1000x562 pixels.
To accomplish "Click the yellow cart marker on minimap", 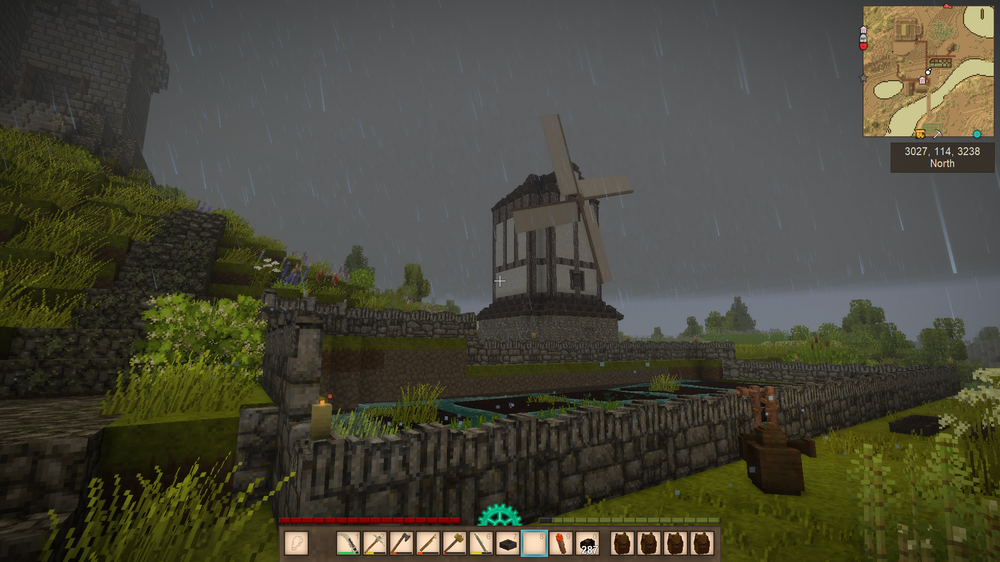I will coord(919,133).
